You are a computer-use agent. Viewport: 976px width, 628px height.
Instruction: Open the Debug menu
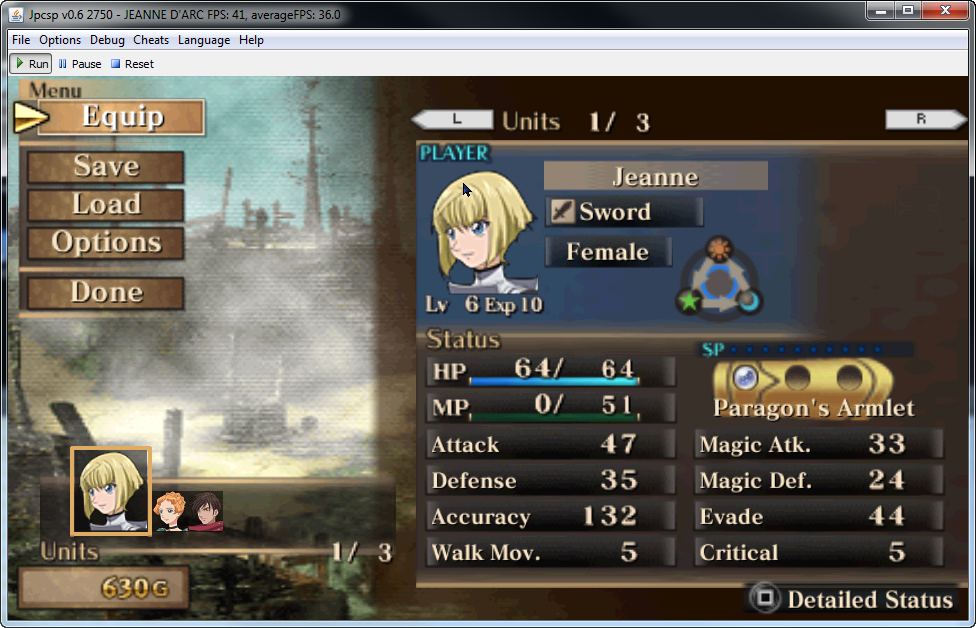tap(107, 40)
